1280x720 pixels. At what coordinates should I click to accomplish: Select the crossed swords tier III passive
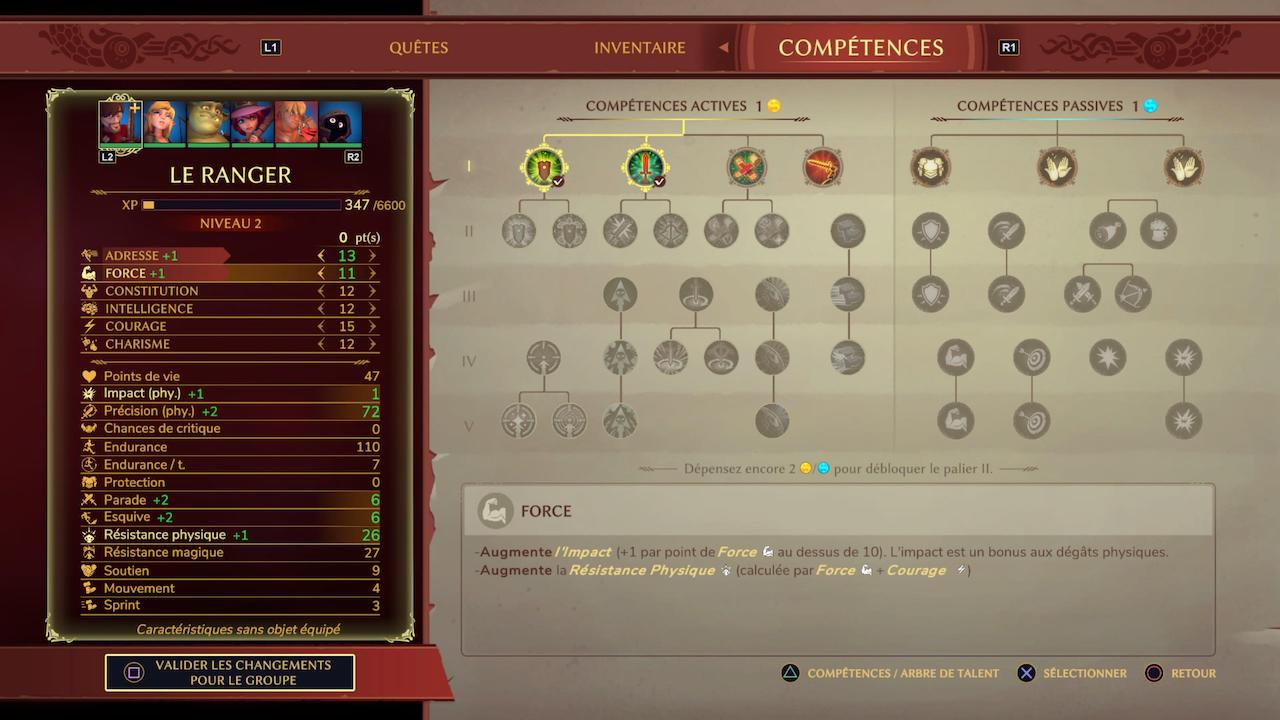[x=1082, y=295]
